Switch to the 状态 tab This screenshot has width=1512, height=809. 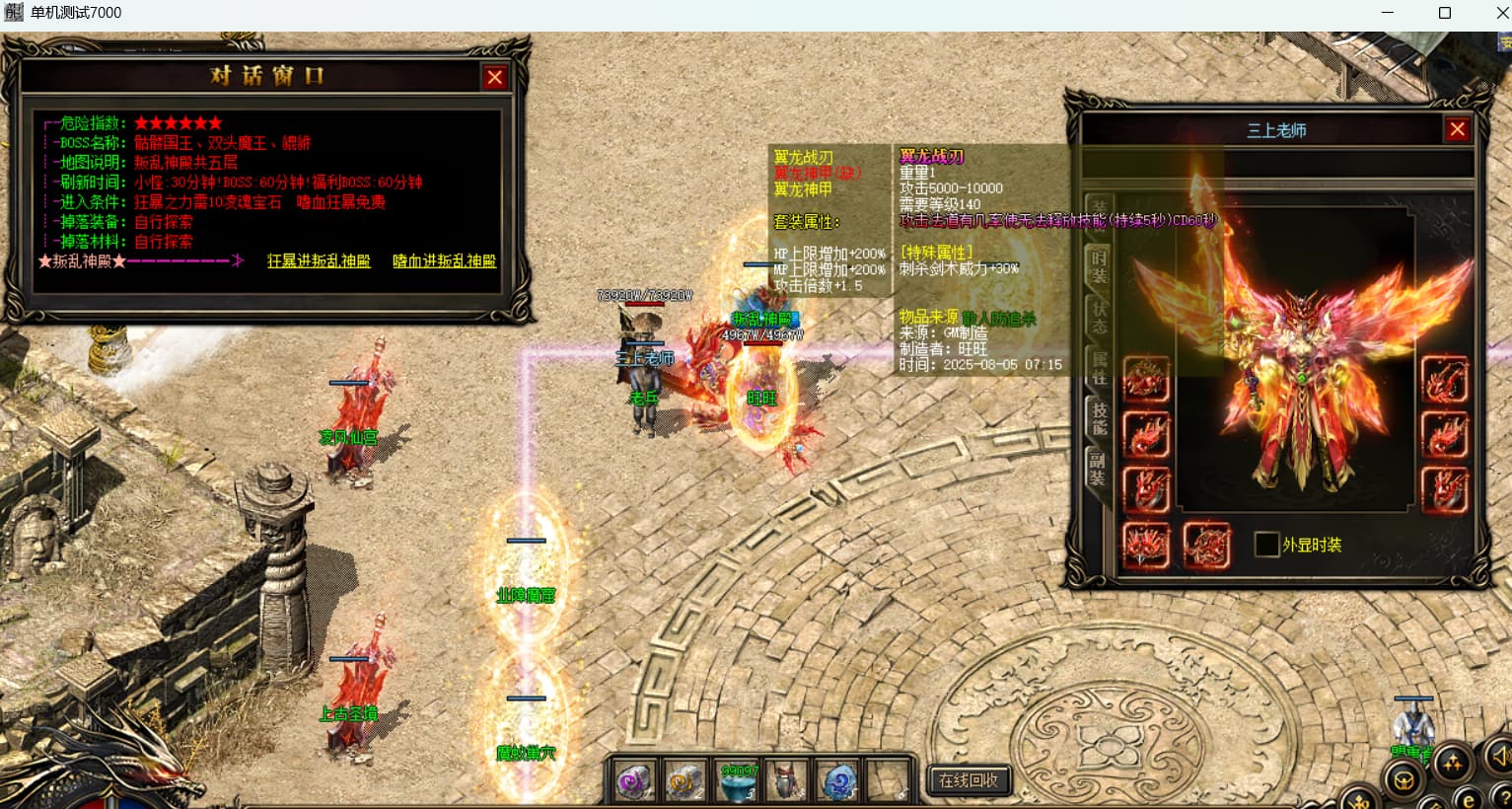pos(1099,318)
